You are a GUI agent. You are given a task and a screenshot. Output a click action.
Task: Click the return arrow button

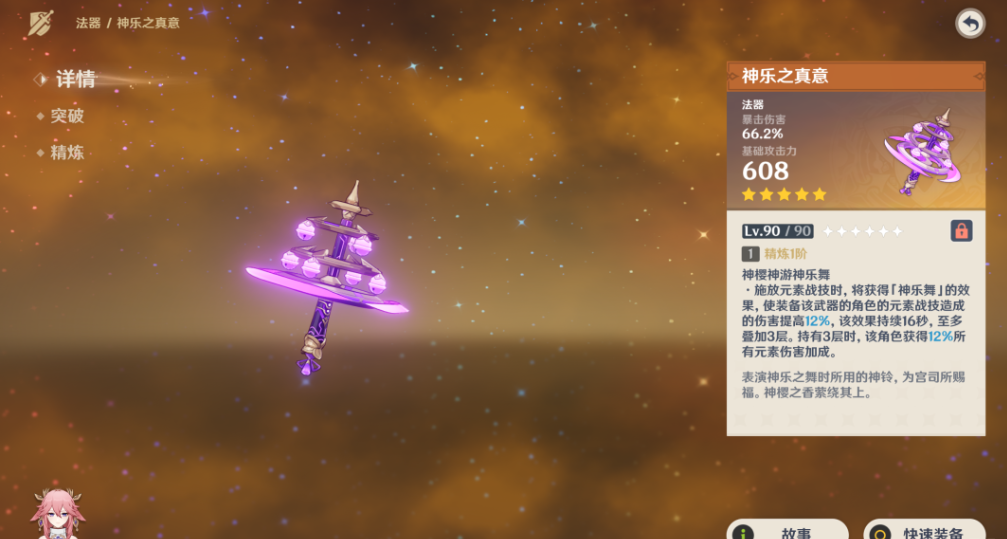969,23
